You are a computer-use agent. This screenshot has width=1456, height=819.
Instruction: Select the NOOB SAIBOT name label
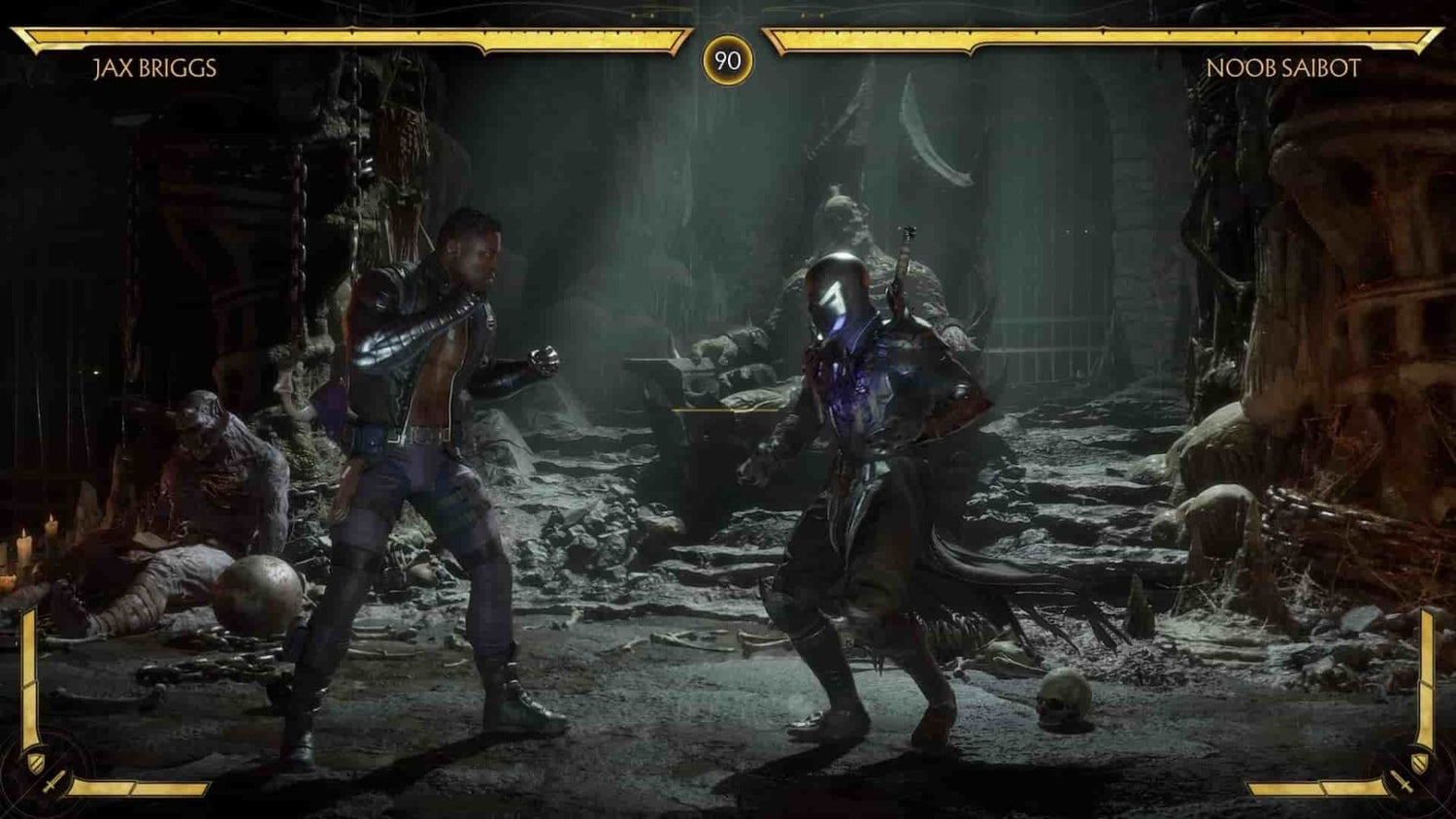1285,68
